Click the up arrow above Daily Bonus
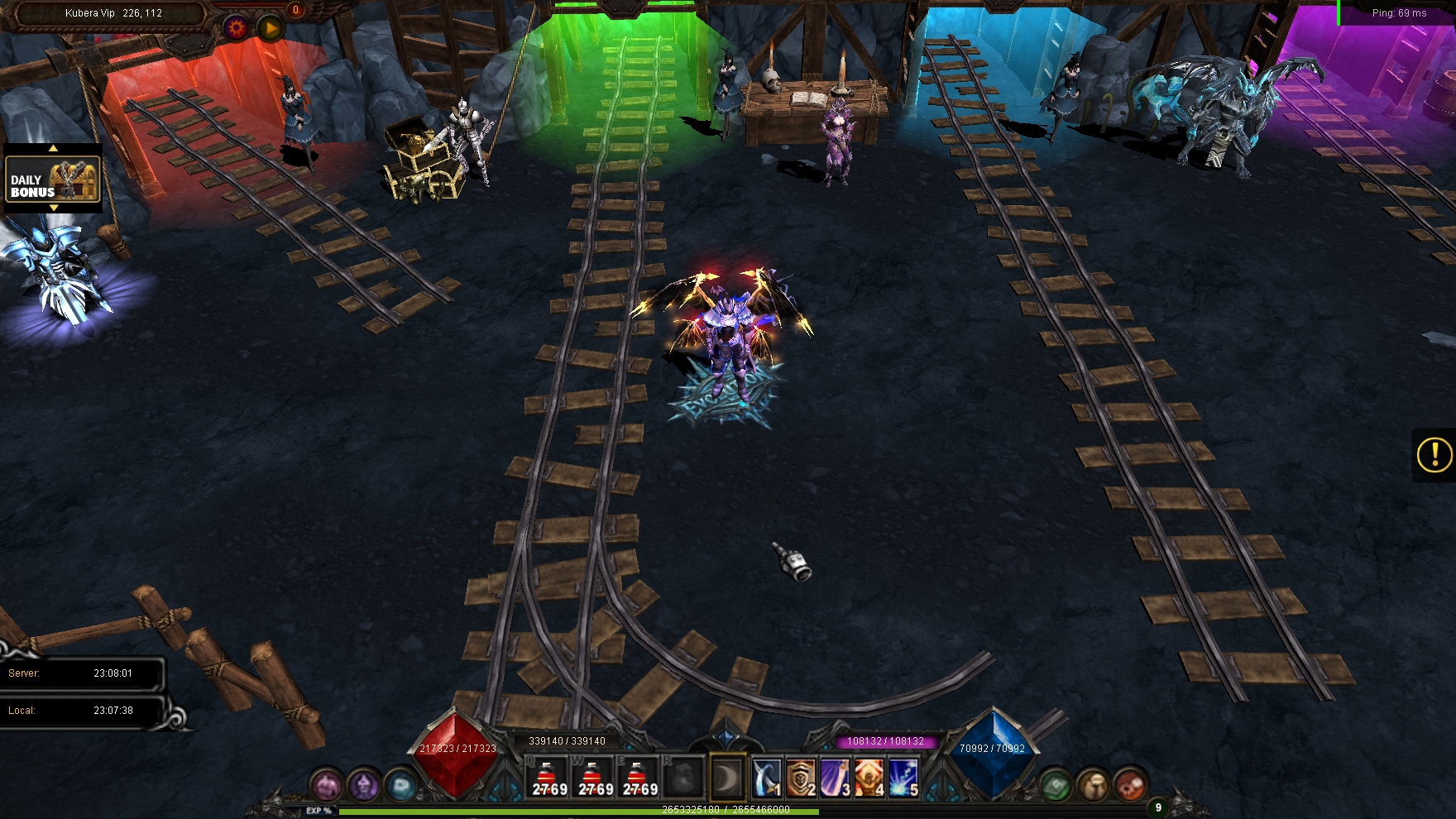 point(53,149)
